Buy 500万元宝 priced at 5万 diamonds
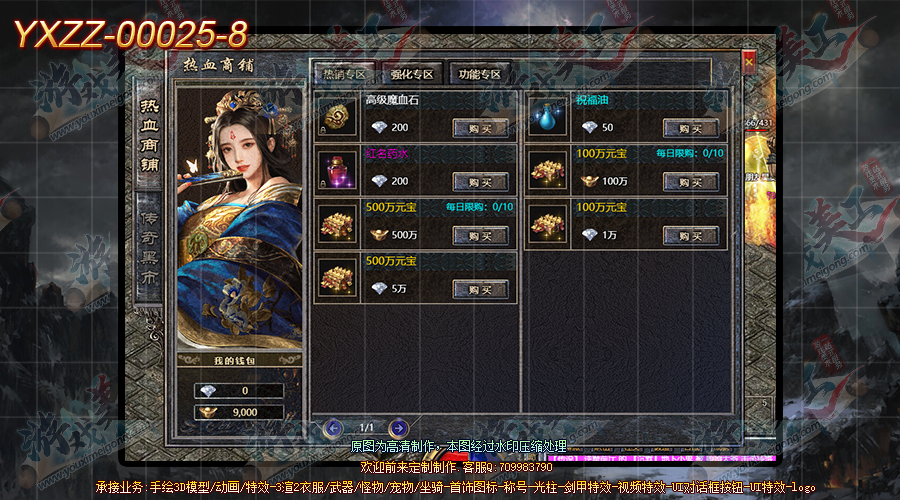This screenshot has width=900, height=500. (480, 289)
